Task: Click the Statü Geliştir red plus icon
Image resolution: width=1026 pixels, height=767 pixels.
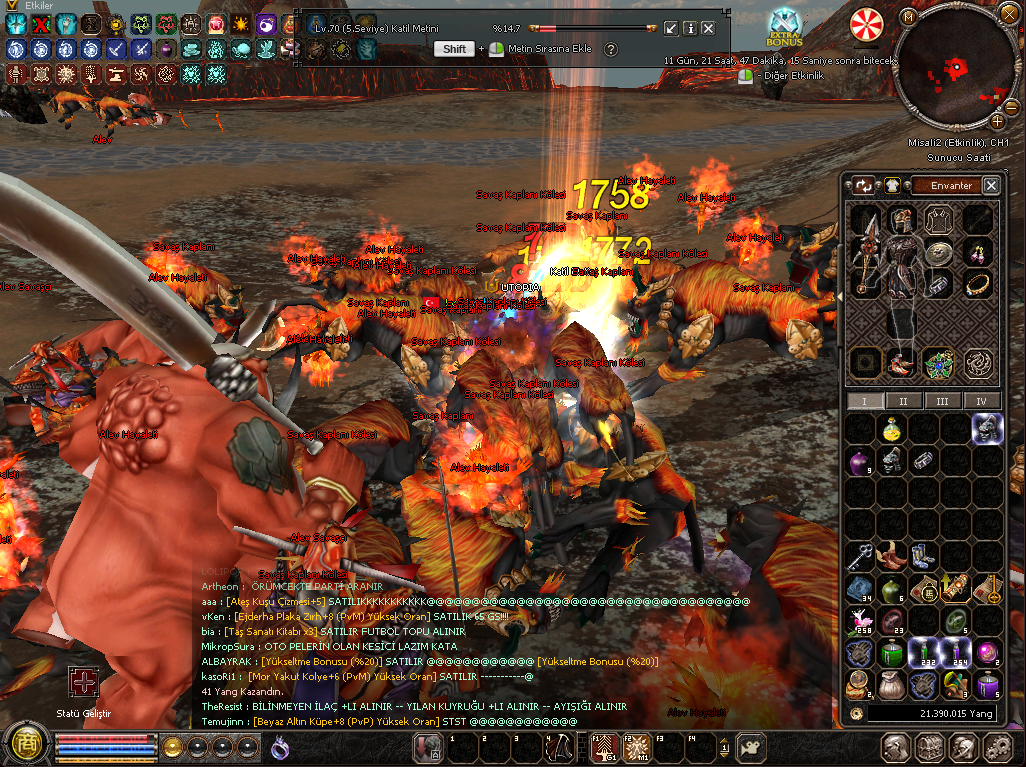Action: [x=83, y=684]
